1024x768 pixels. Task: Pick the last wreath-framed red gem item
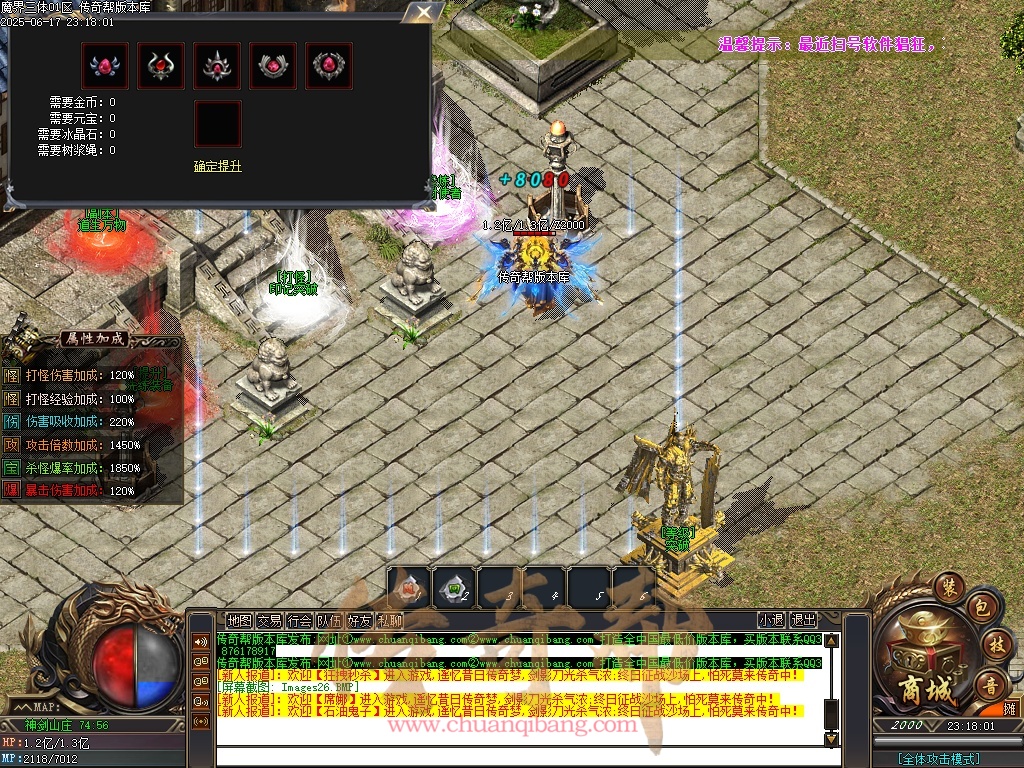pos(329,66)
